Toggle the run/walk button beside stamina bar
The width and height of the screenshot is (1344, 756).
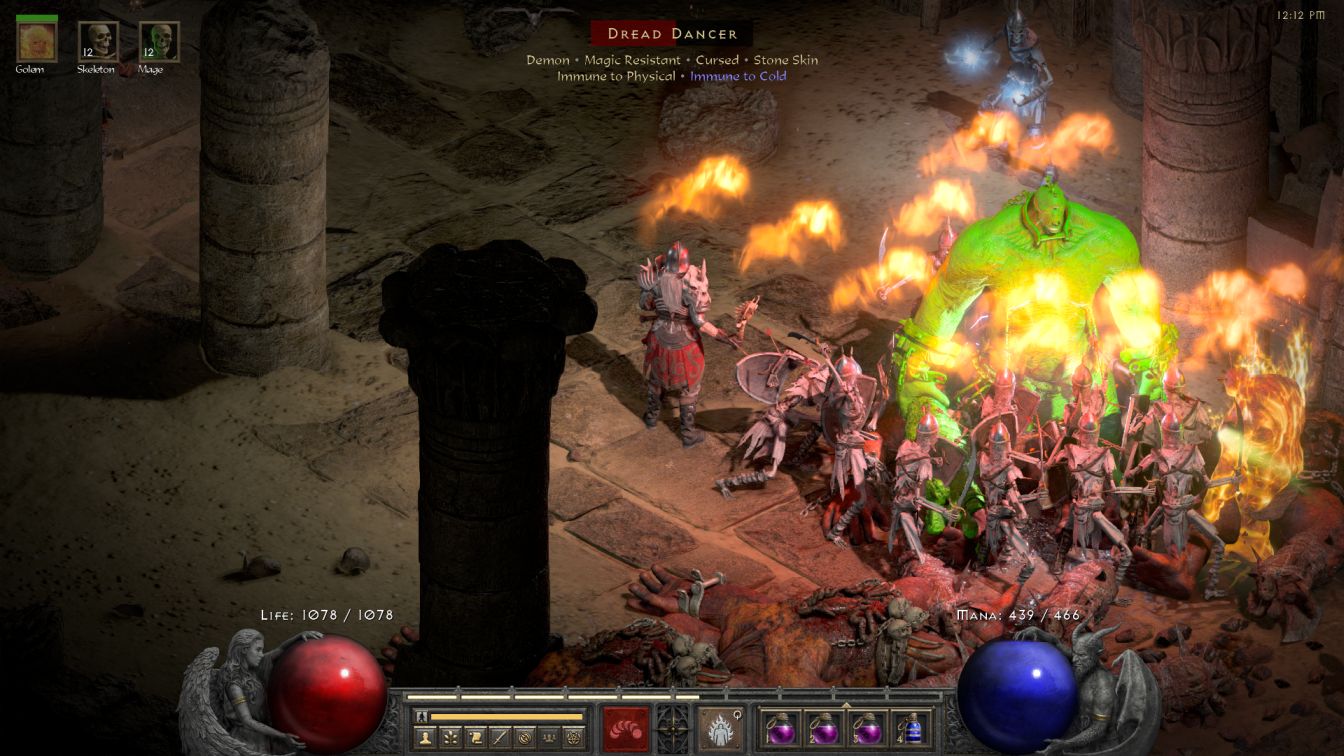421,716
